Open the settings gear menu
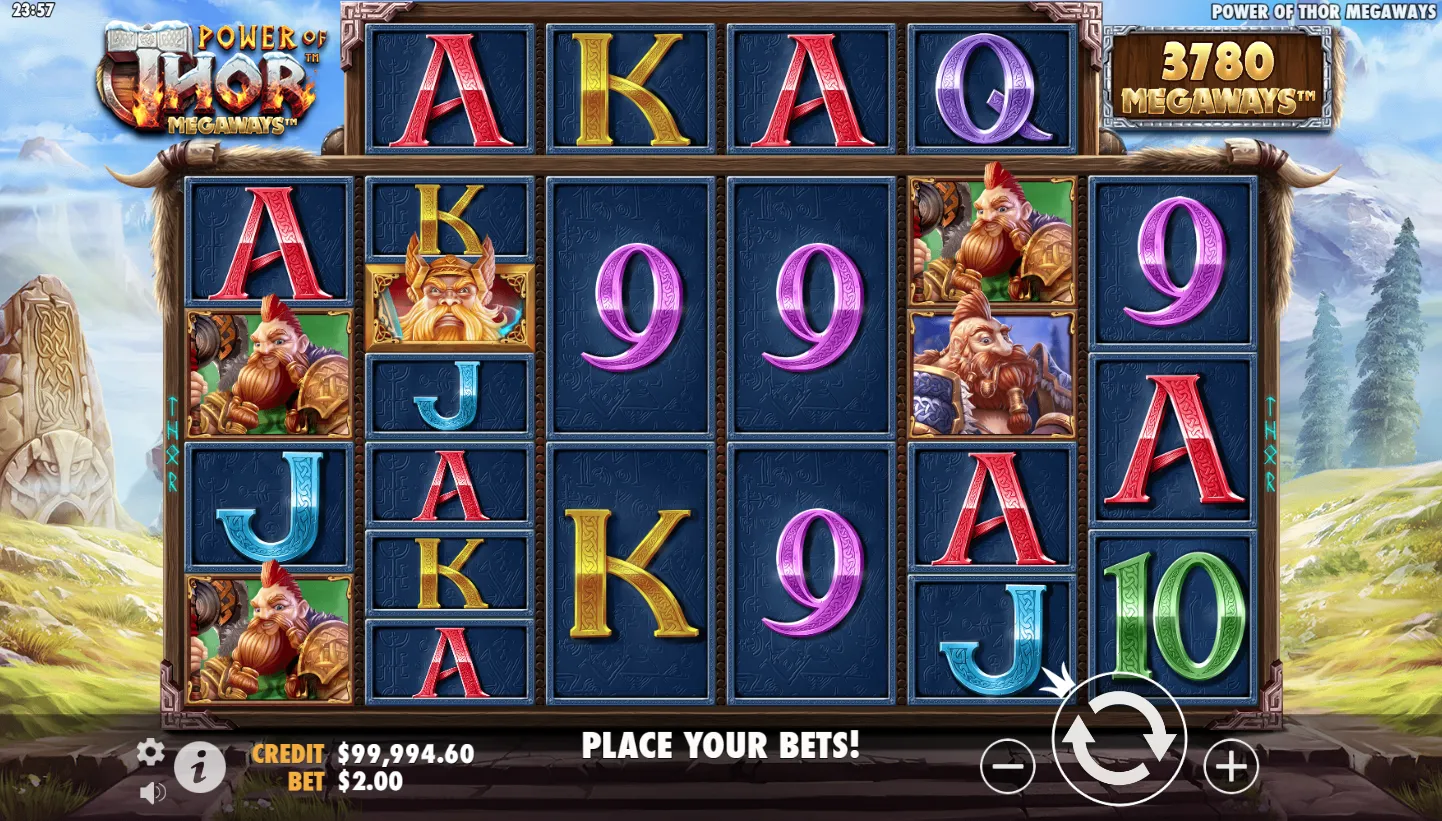The width and height of the screenshot is (1442, 821). tap(150, 752)
